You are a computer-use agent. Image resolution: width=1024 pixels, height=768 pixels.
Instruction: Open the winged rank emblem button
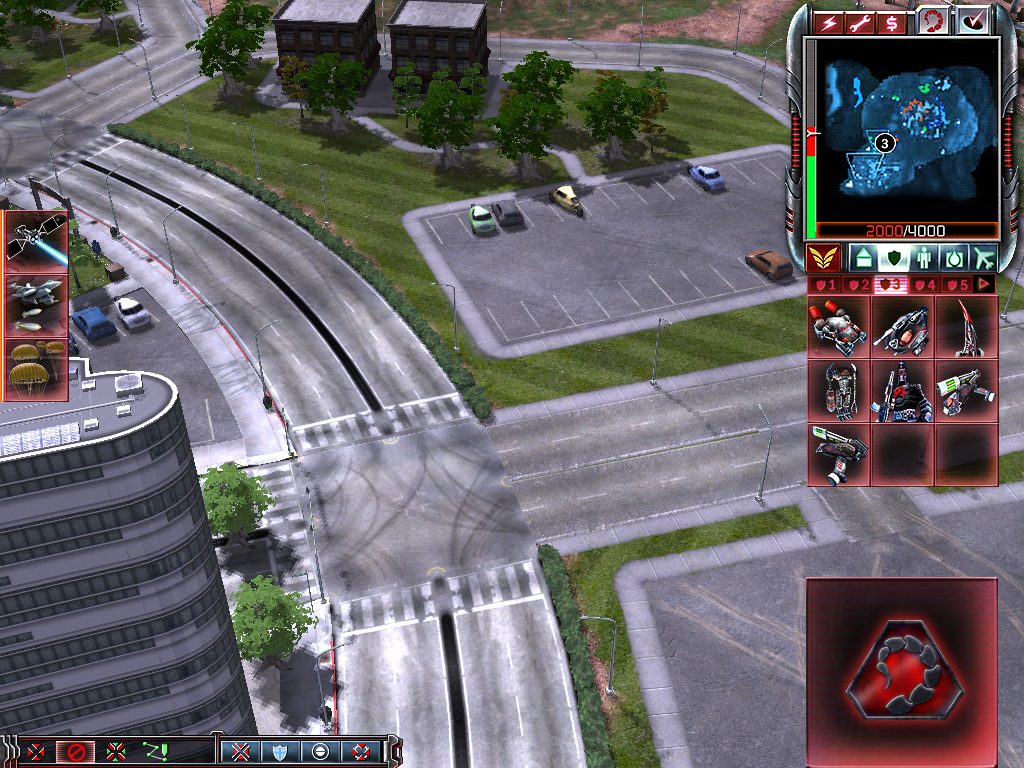tap(823, 258)
